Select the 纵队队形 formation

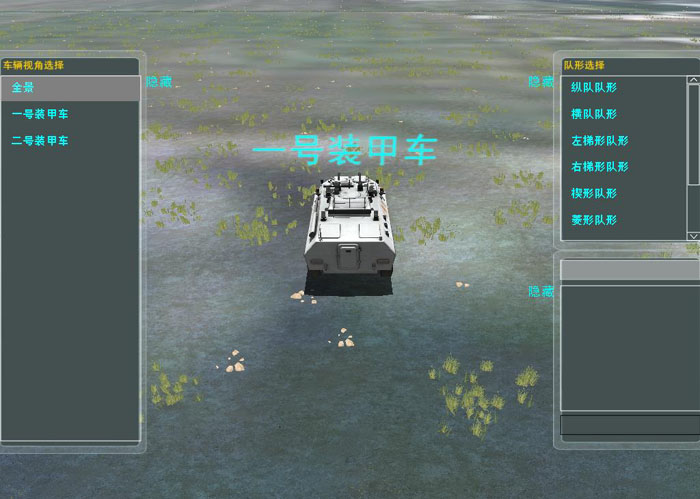(594, 88)
